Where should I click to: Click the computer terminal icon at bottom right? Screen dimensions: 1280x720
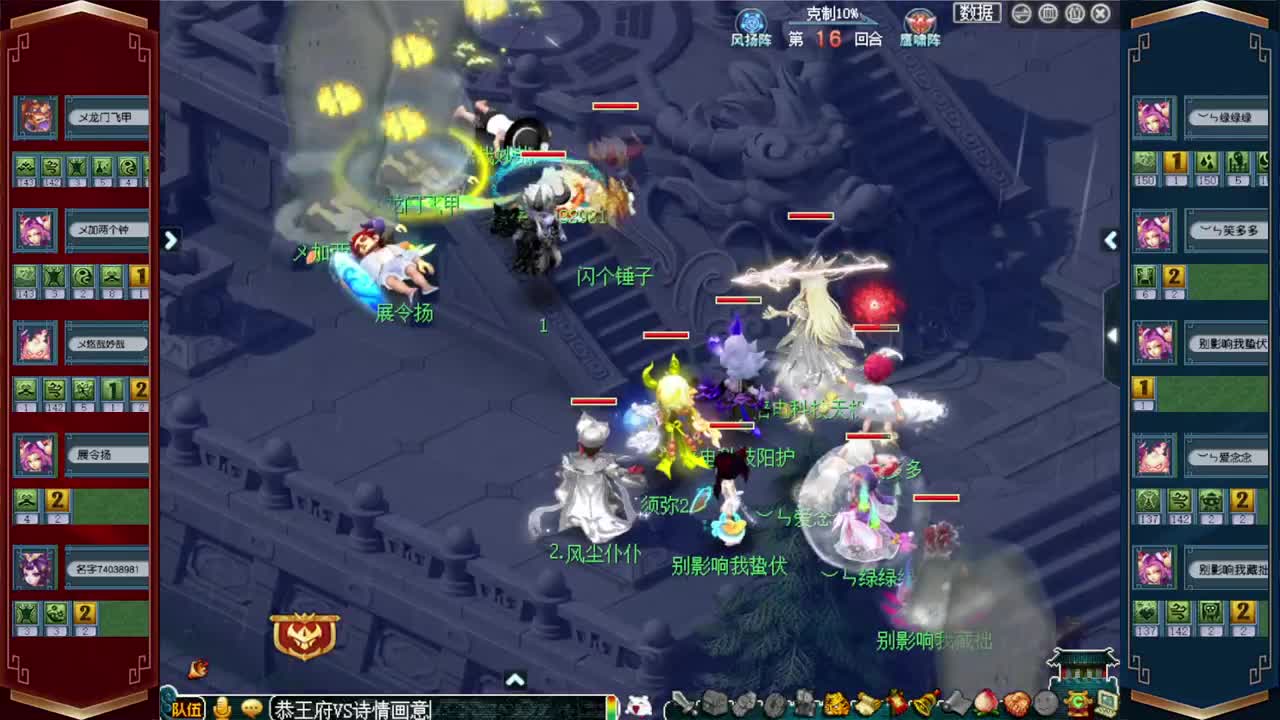pos(1108,702)
